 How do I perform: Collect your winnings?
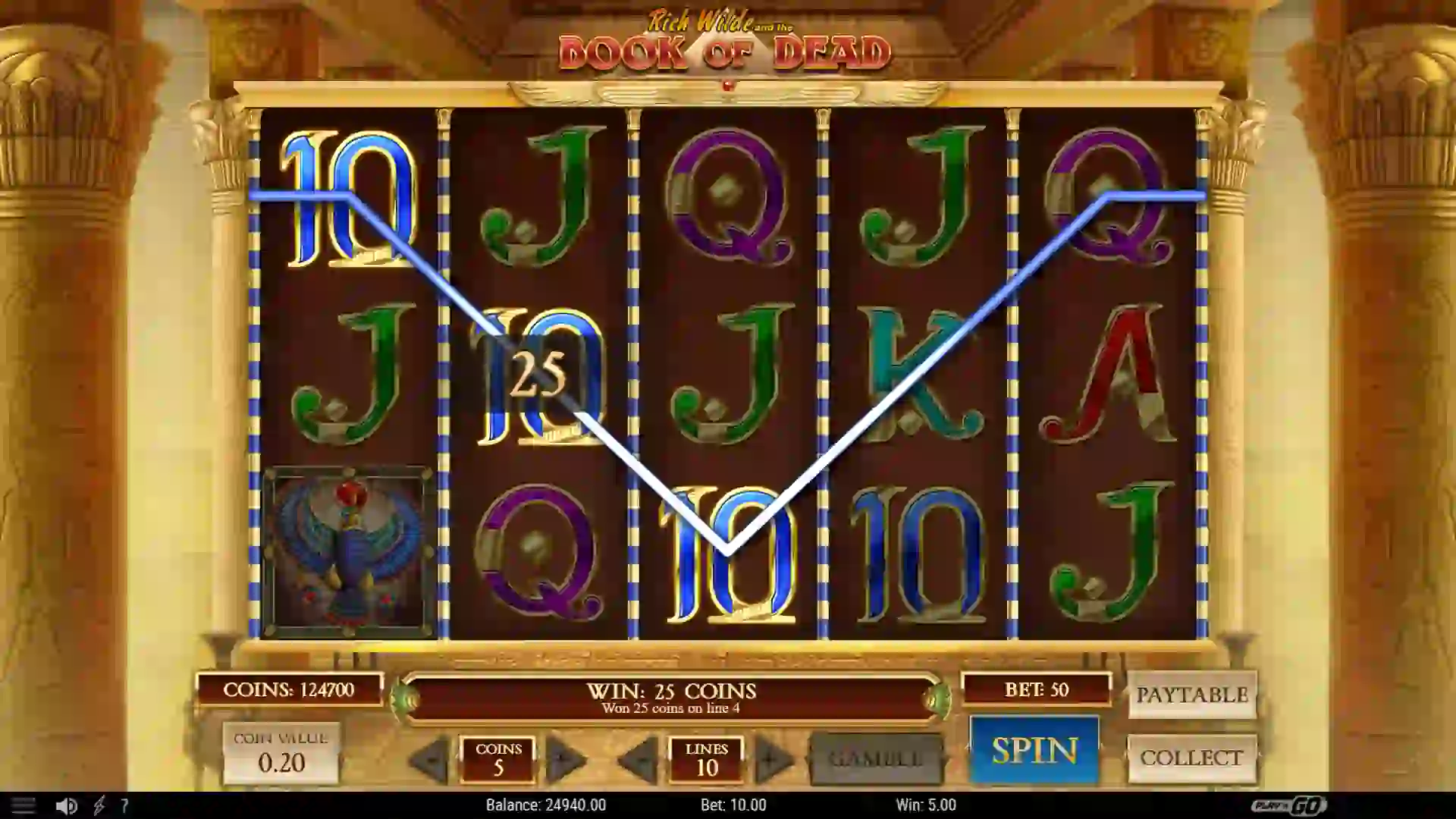[1191, 757]
